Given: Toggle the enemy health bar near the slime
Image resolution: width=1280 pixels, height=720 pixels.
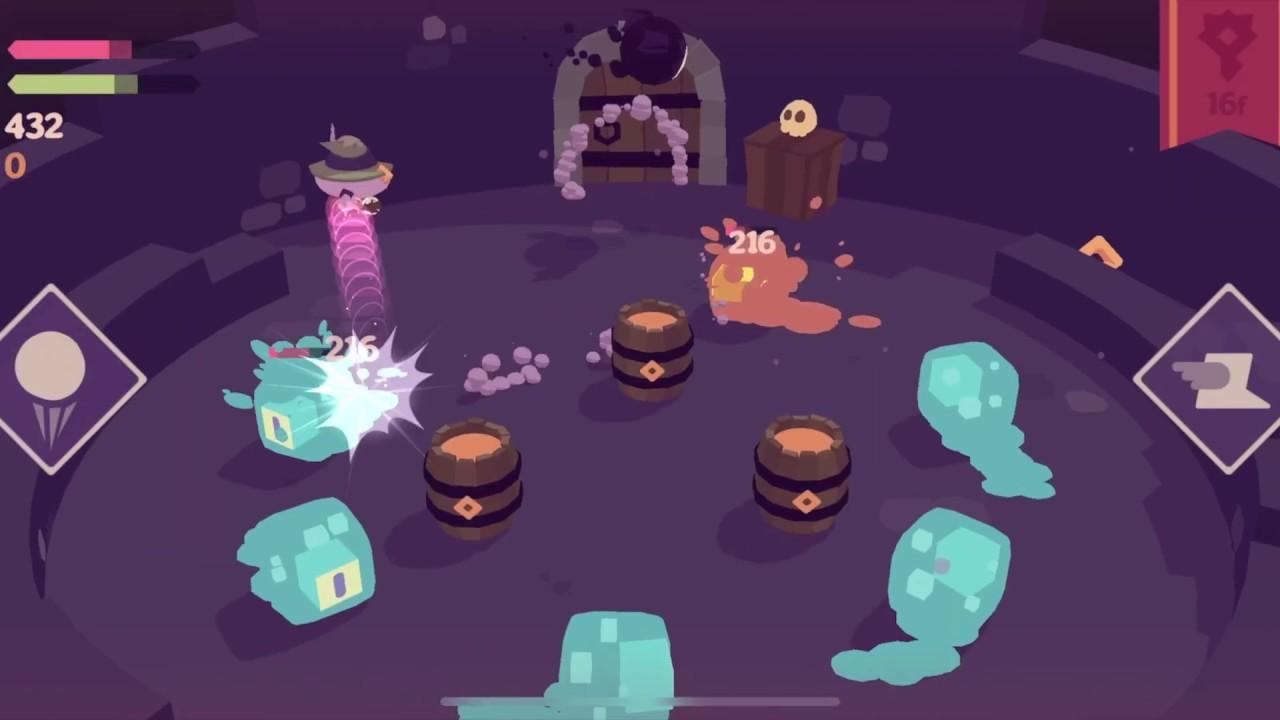Looking at the screenshot, I should click(x=295, y=350).
